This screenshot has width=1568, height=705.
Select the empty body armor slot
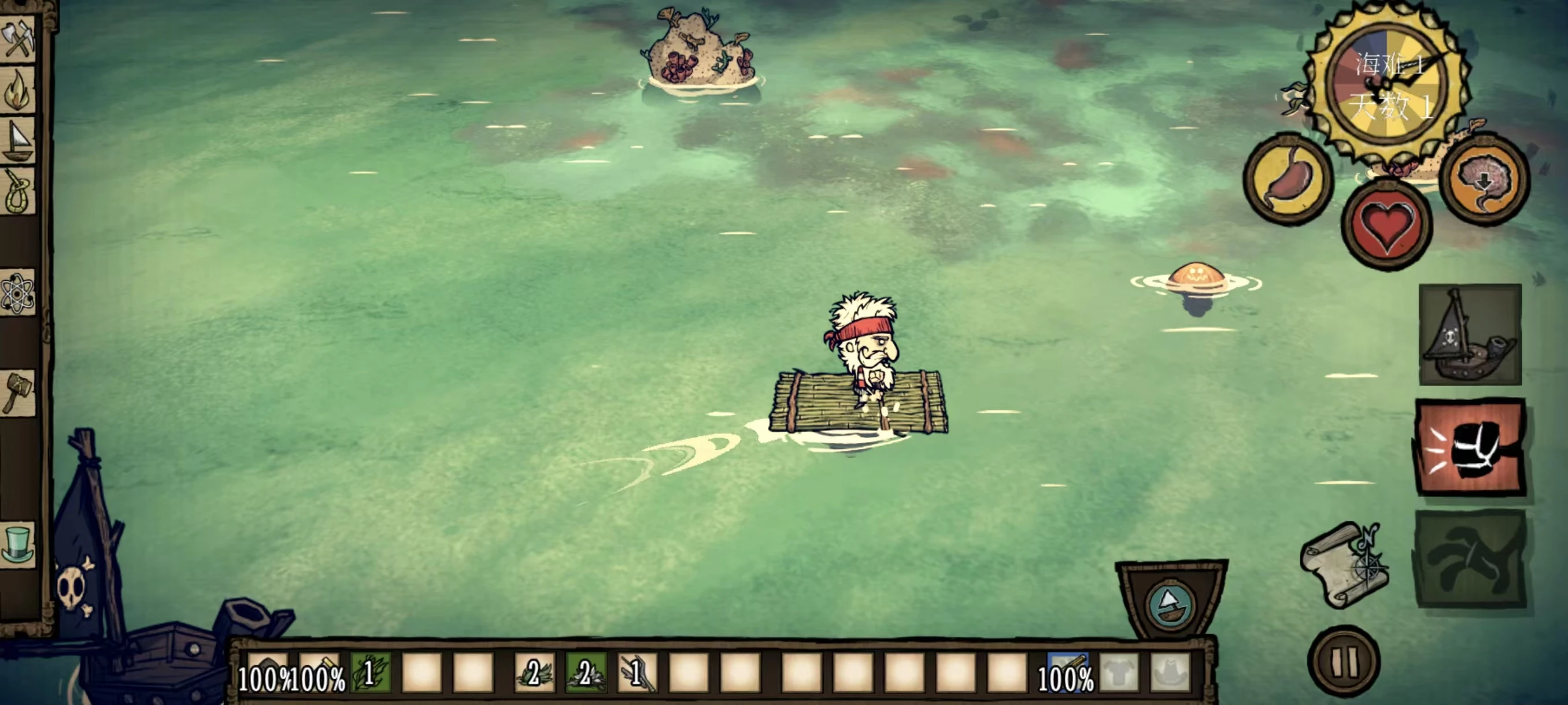pyautogui.click(x=1119, y=673)
